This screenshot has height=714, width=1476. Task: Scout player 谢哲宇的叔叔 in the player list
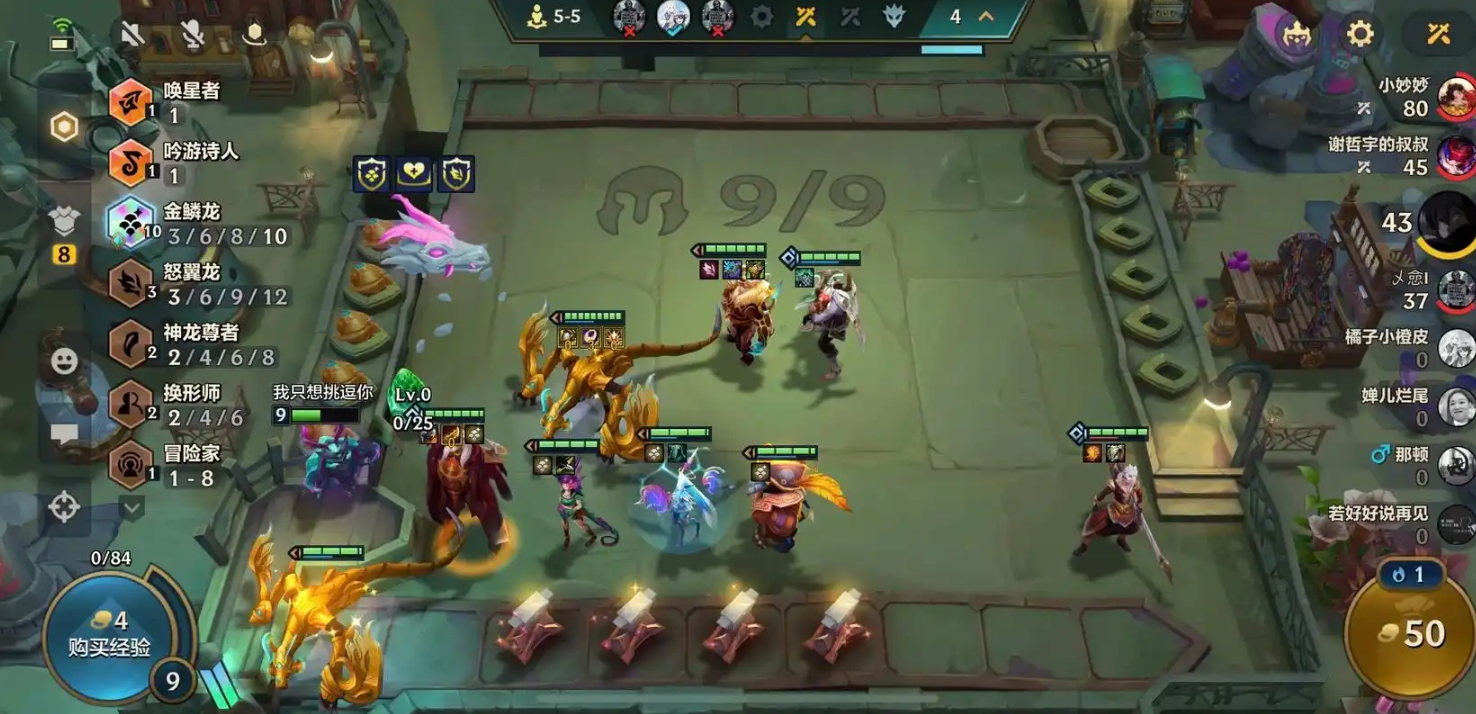(1455, 156)
